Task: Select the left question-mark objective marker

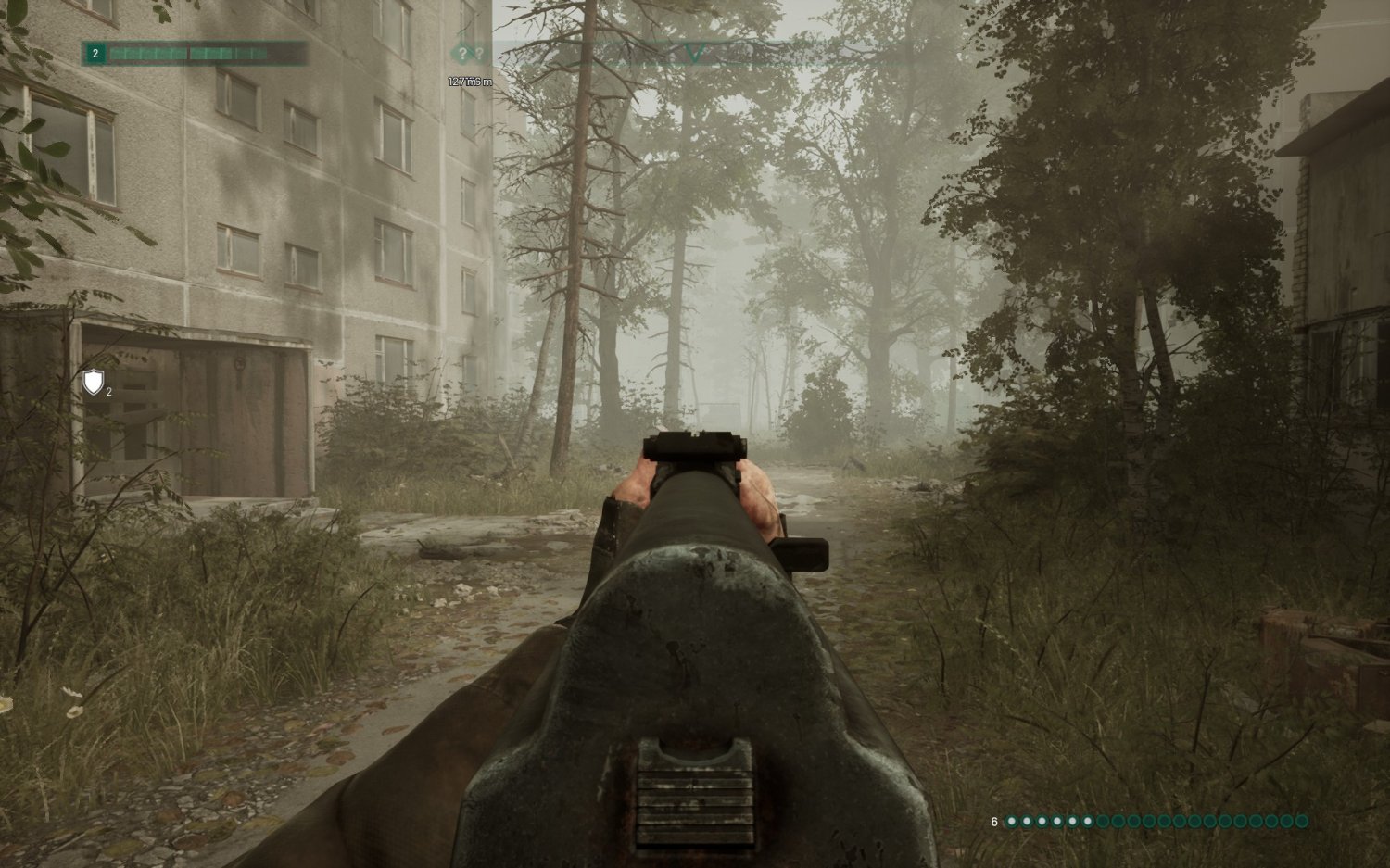Action: point(463,54)
